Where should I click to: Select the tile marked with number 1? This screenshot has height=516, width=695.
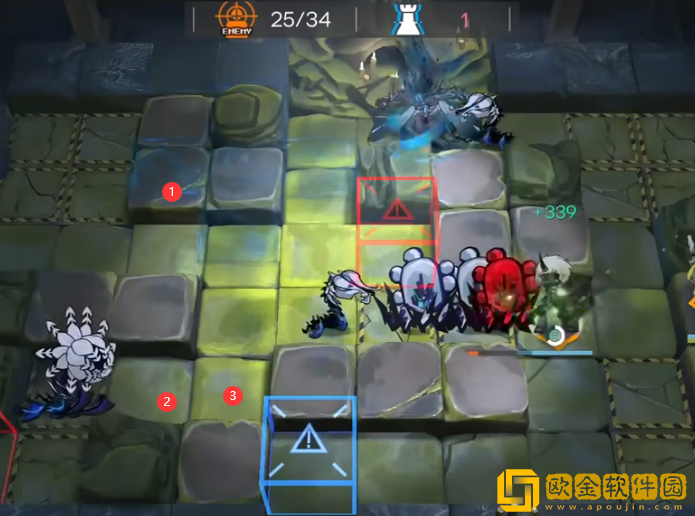click(171, 190)
